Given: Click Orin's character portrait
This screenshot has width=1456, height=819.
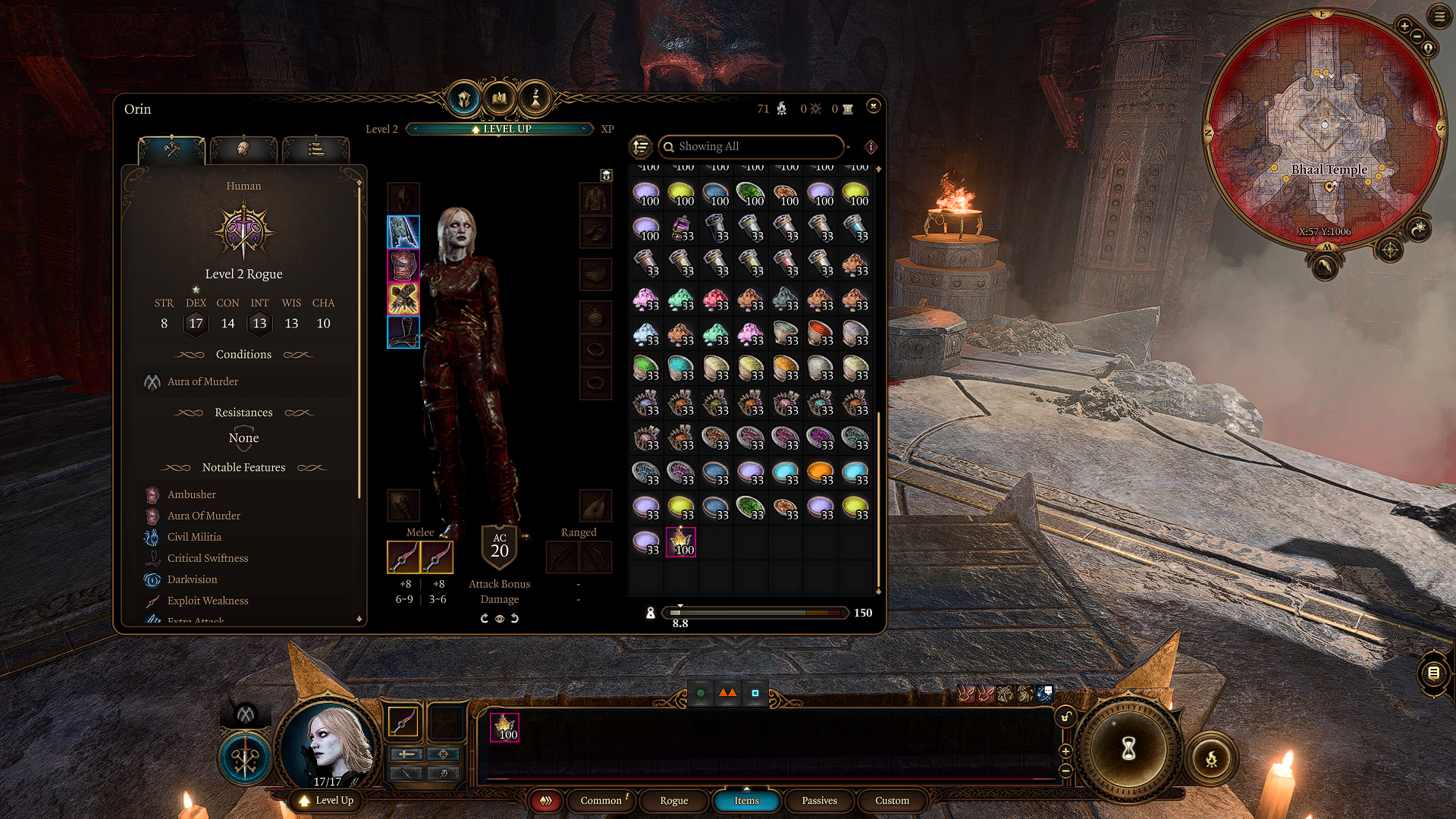Looking at the screenshot, I should coord(329,745).
